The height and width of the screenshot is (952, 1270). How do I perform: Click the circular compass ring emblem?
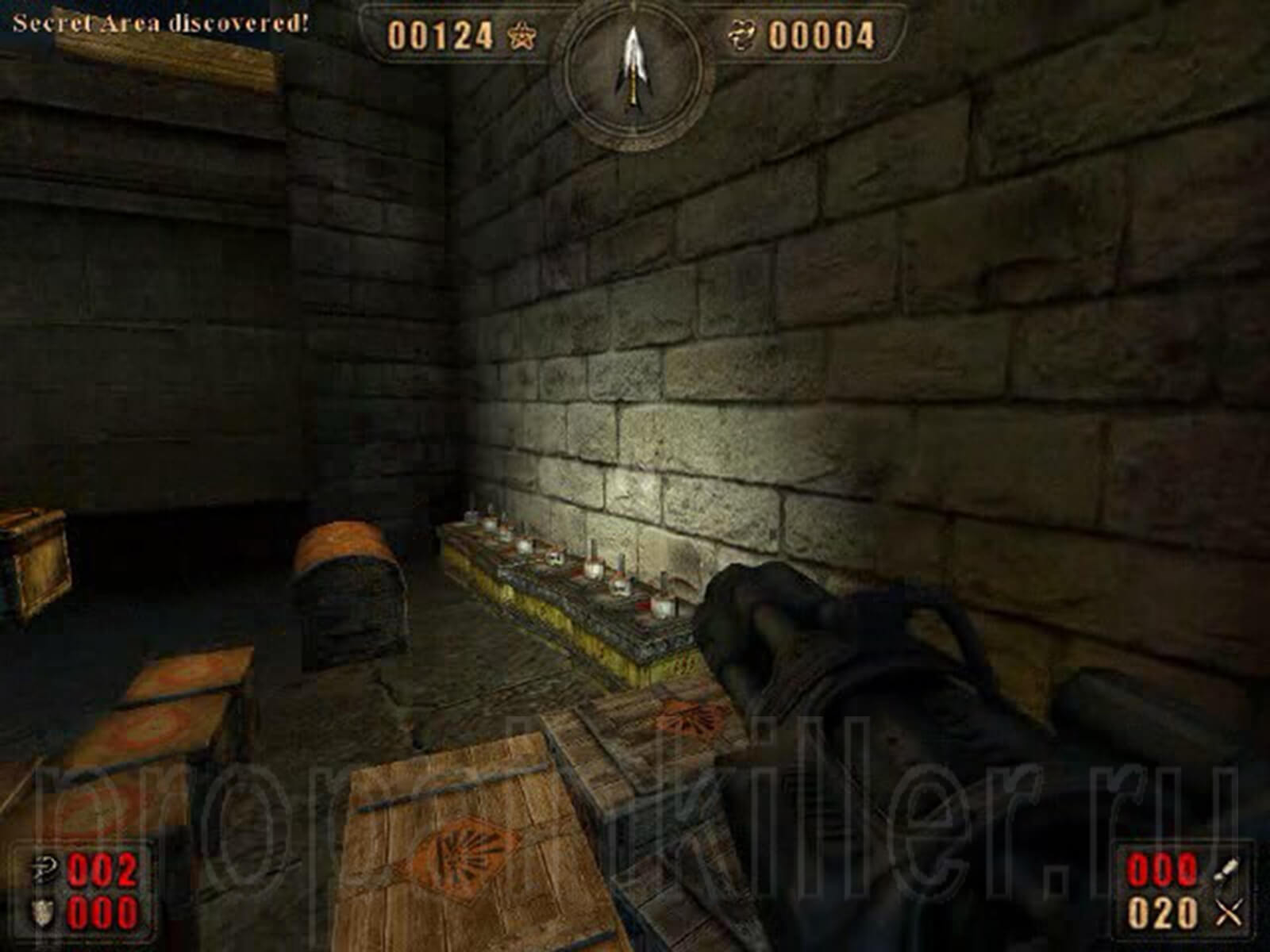point(633,87)
